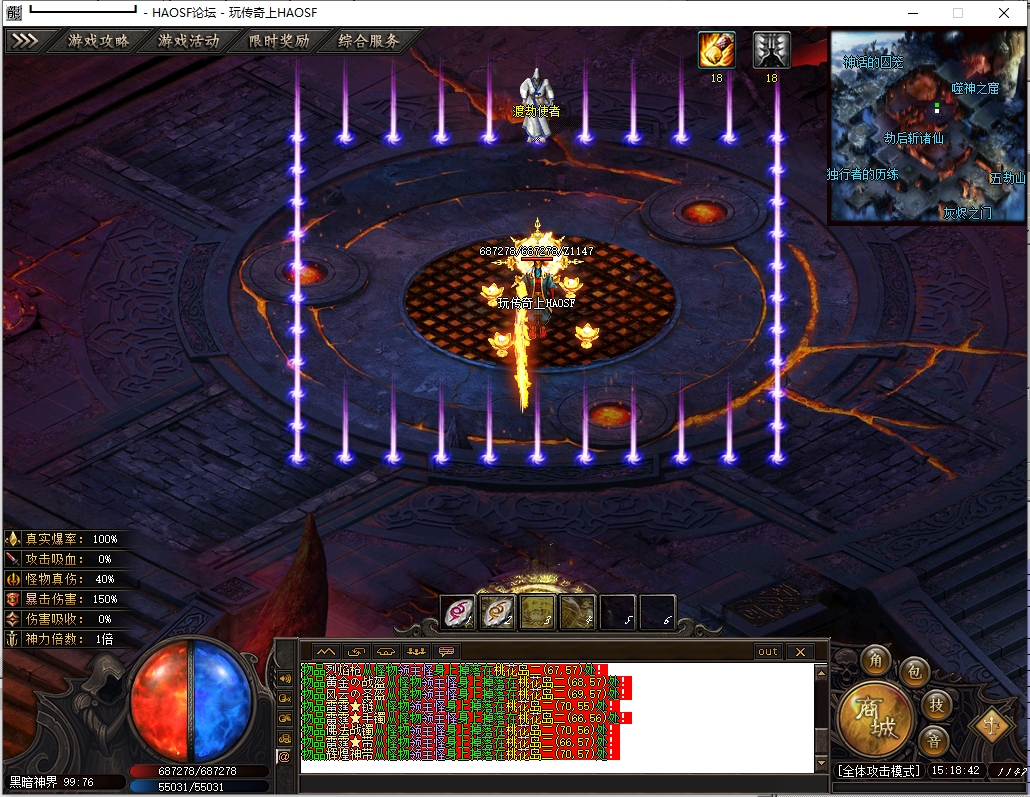
Task: Click the grey figure buff icon
Action: pos(771,50)
